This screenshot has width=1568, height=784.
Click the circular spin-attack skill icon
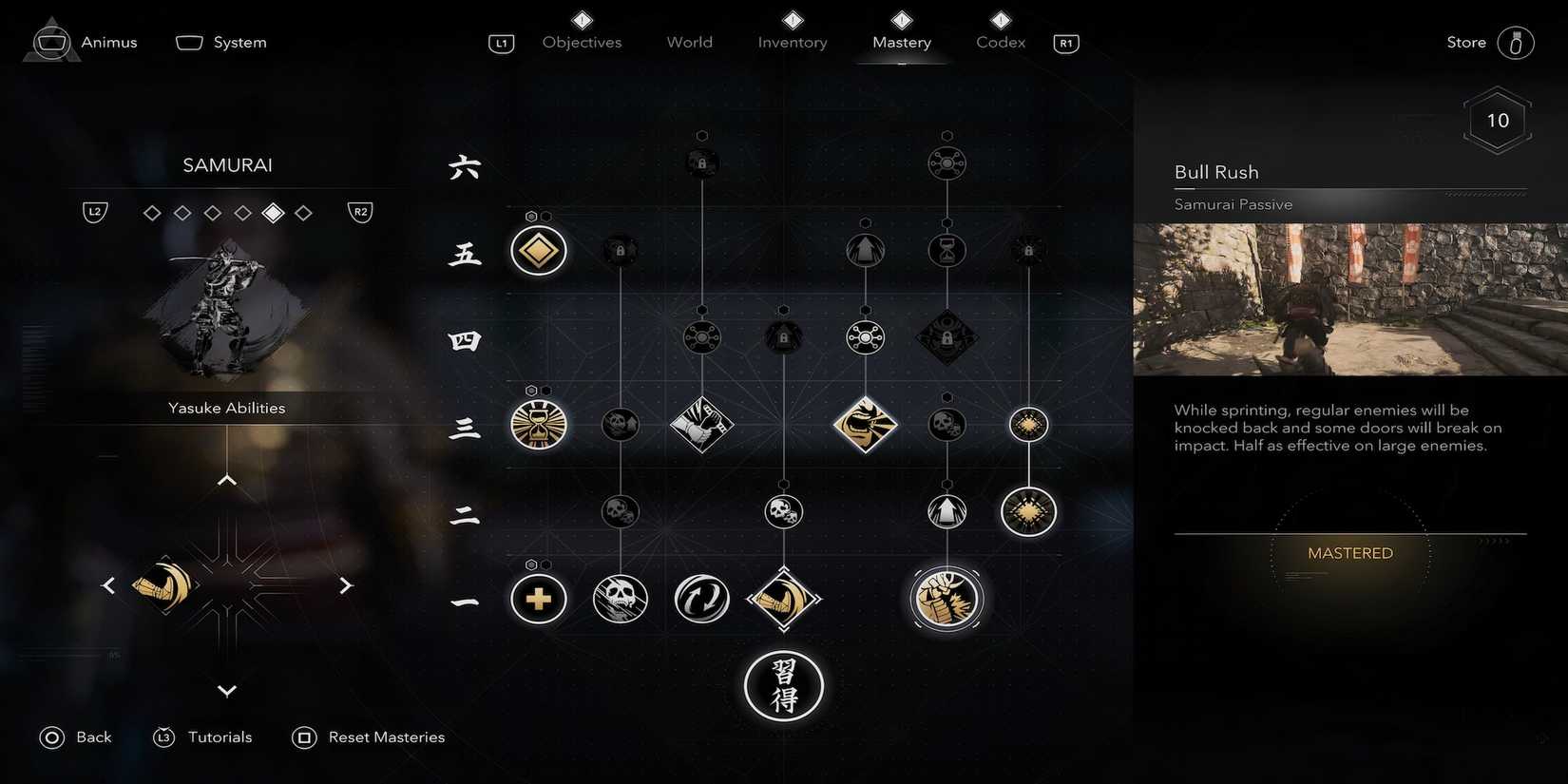pos(701,599)
